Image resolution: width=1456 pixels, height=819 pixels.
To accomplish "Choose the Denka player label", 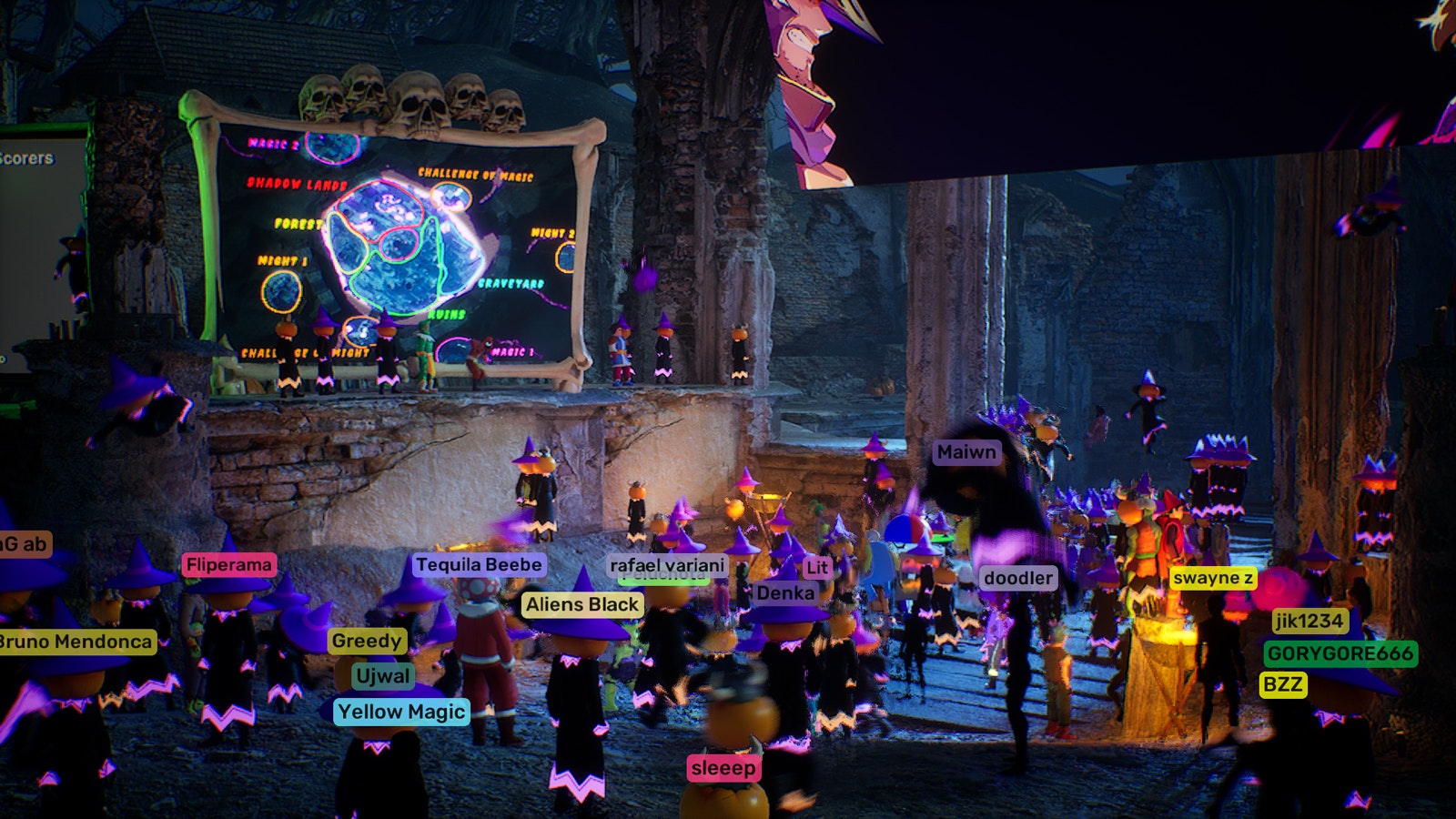I will point(785,593).
